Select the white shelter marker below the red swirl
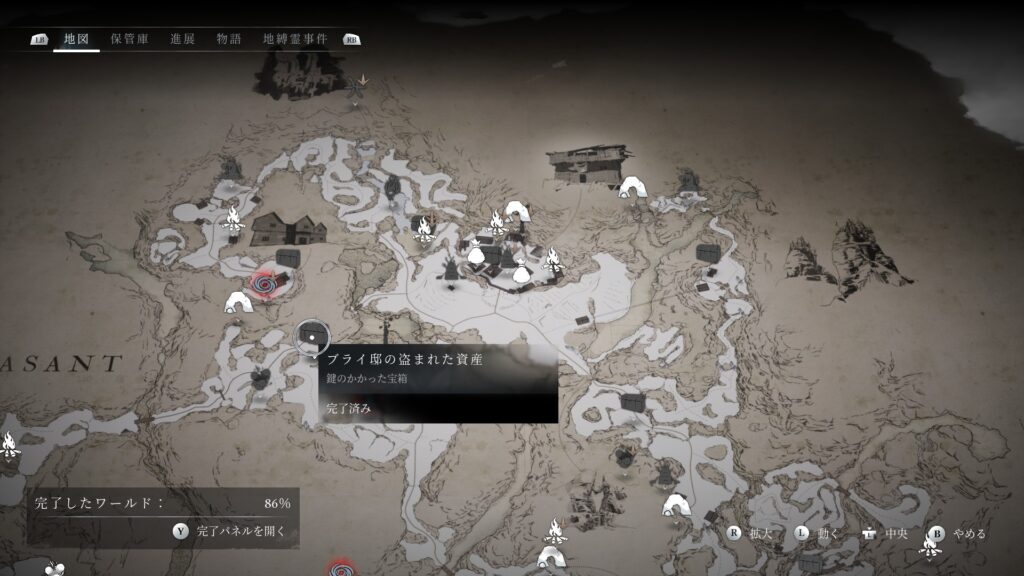 tap(238, 302)
